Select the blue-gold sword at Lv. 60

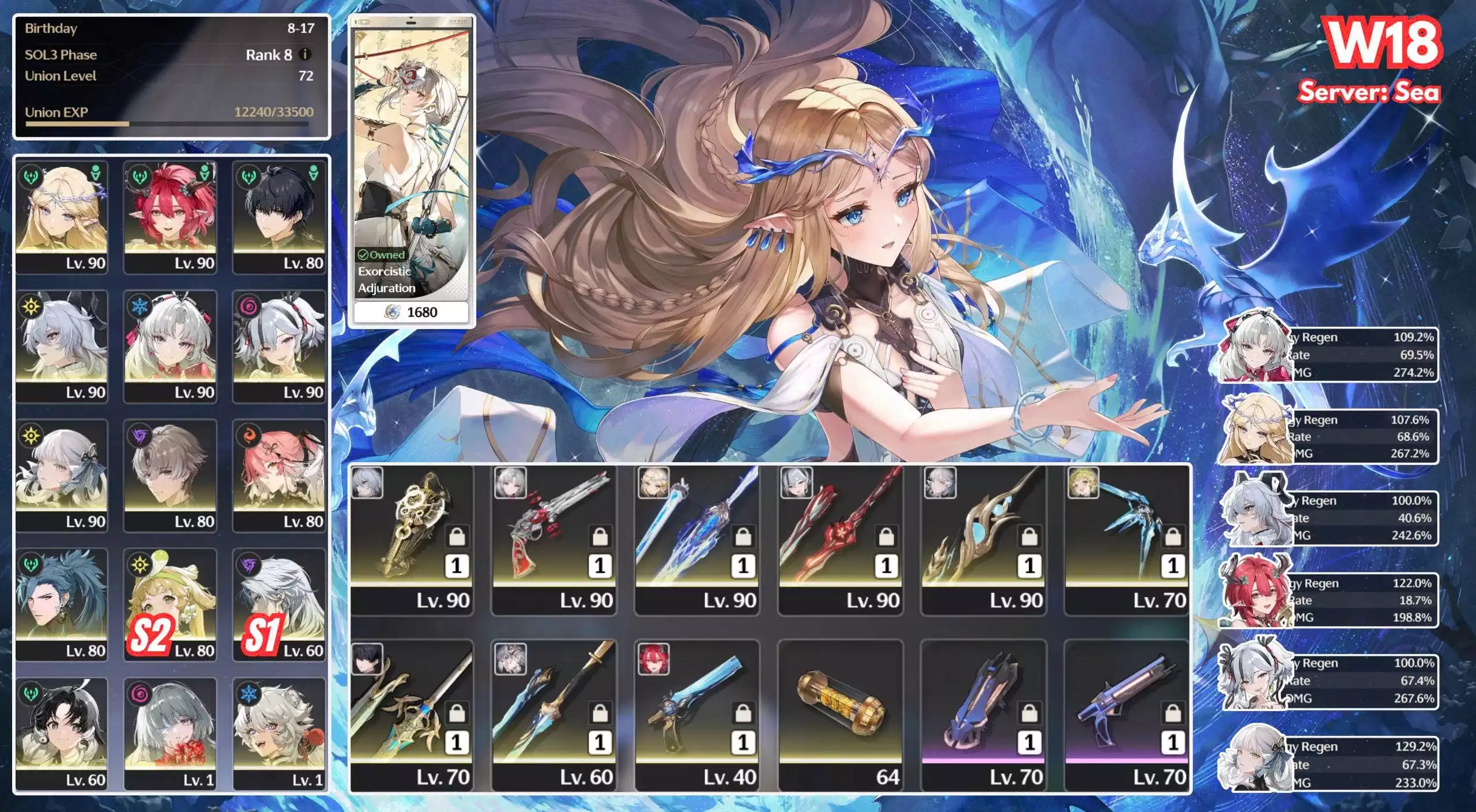(555, 715)
